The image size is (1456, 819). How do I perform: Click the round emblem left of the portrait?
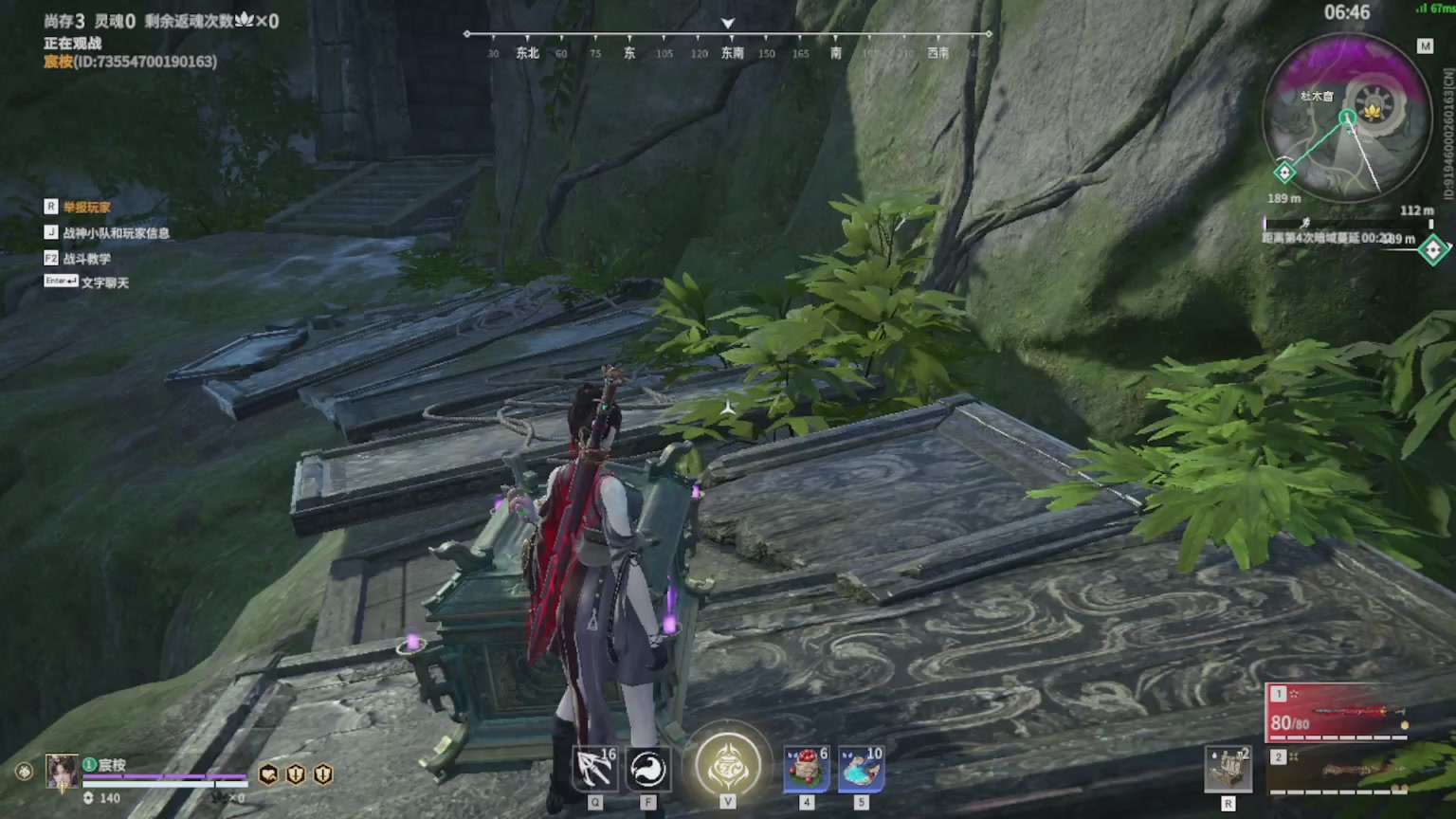coord(24,772)
